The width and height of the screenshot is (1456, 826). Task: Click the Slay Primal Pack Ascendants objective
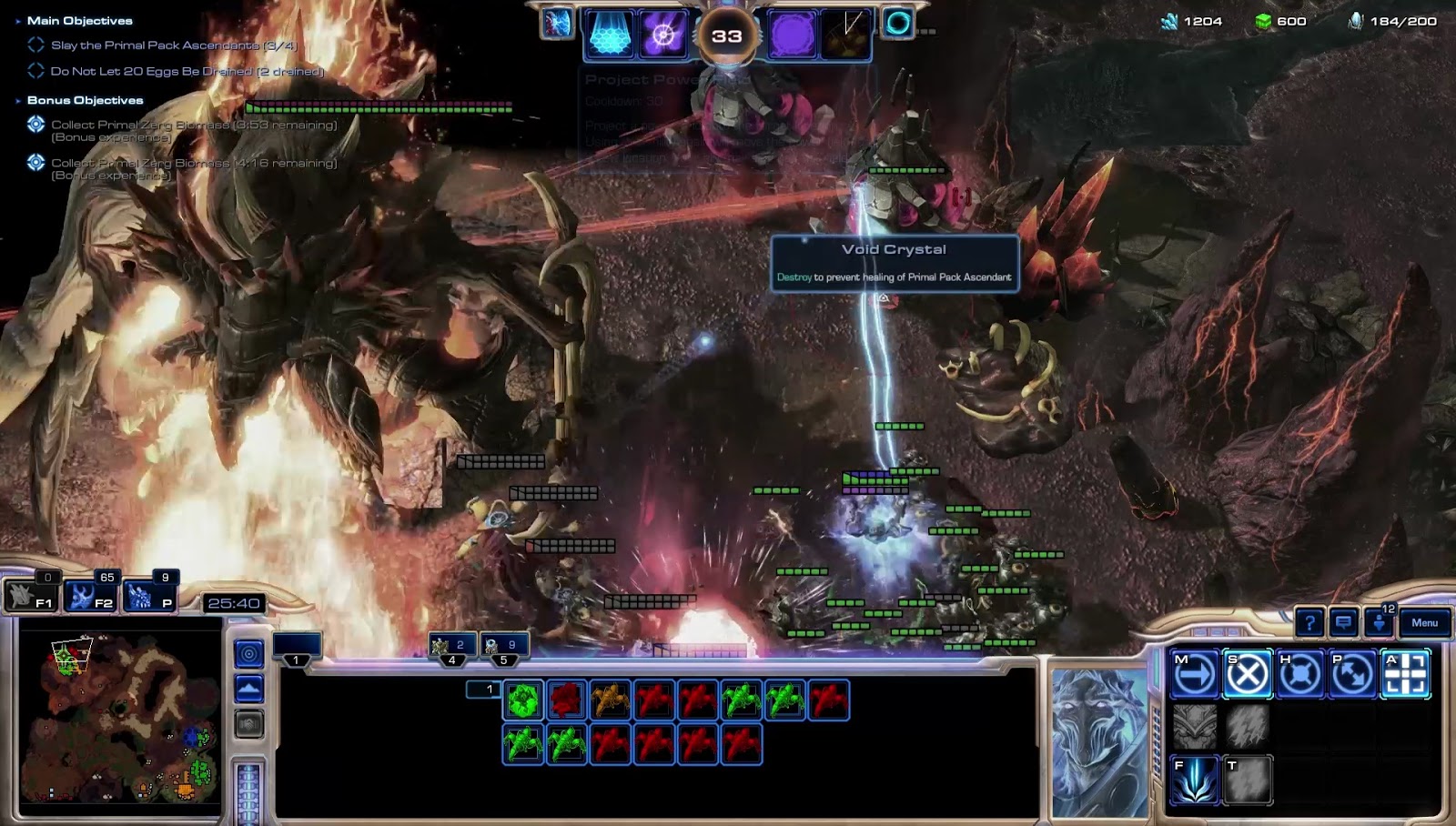point(173,45)
